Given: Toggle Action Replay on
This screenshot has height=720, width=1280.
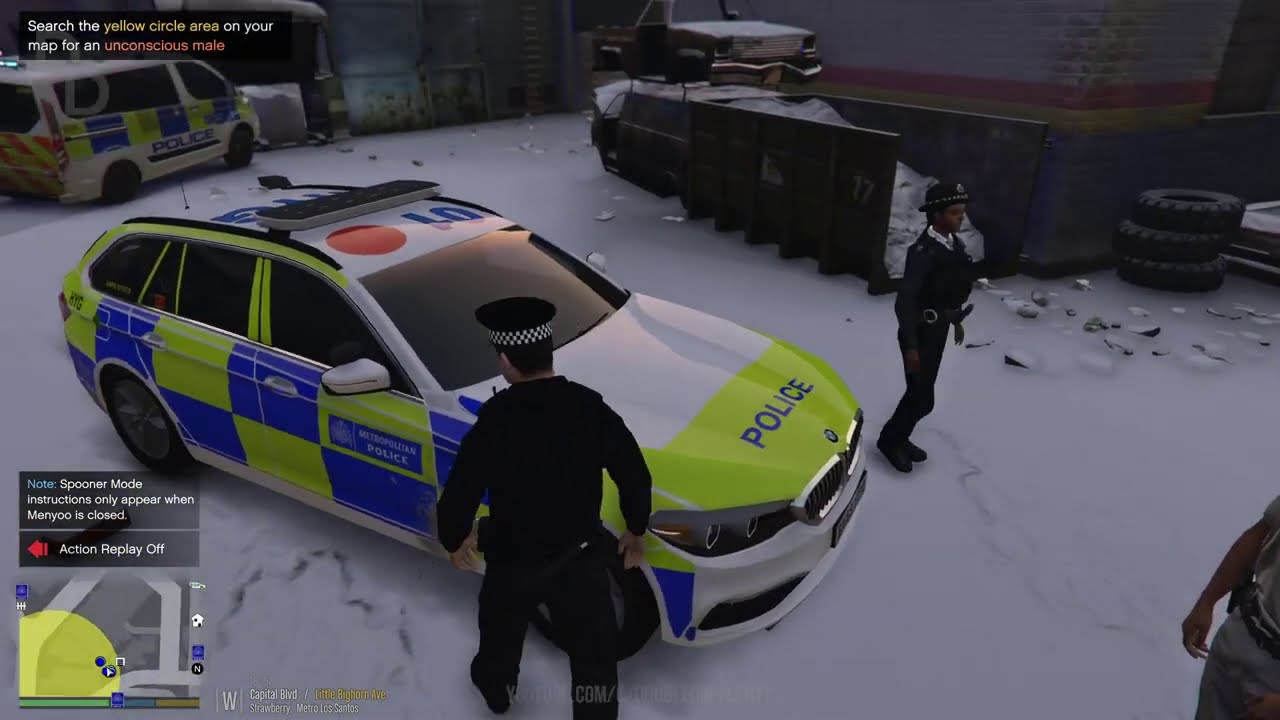Looking at the screenshot, I should tap(109, 548).
